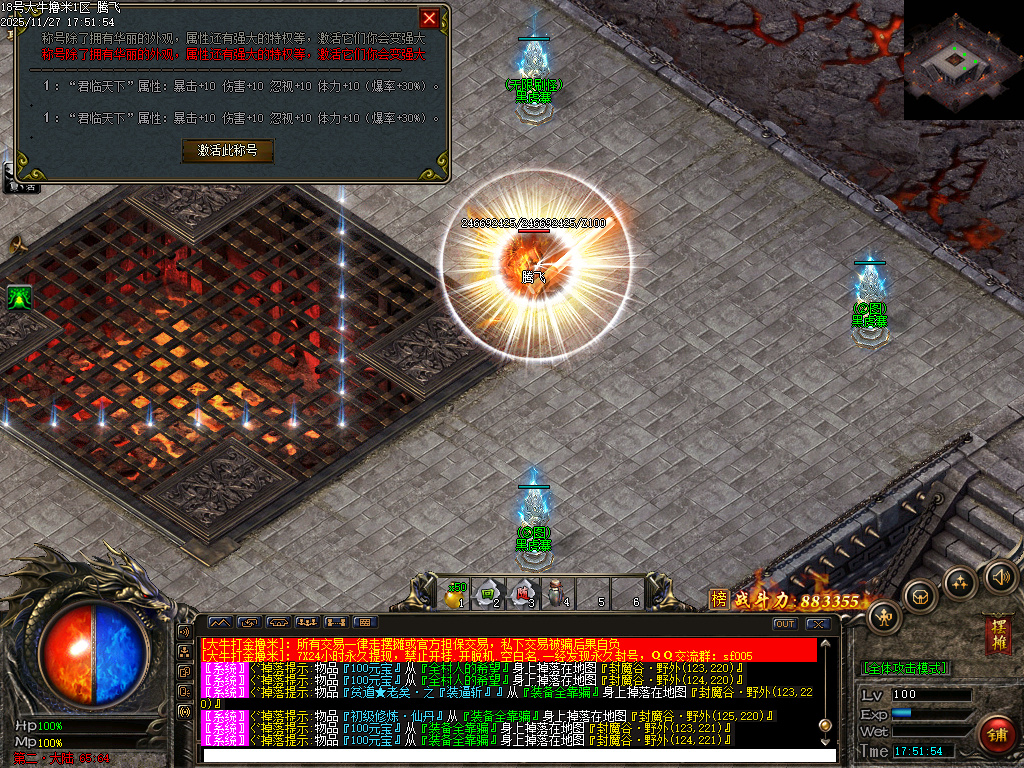Use the red scroll in hotbar slot 3
This screenshot has height=768, width=1024.
523,593
